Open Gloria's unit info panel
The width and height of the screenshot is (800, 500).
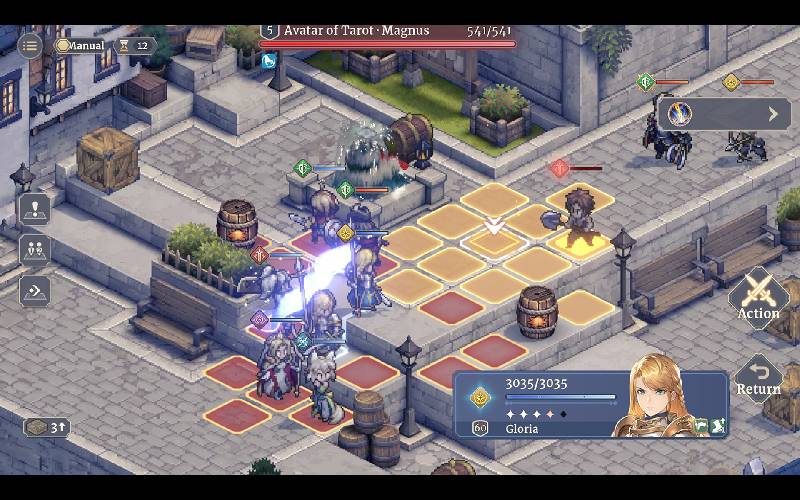[590, 405]
